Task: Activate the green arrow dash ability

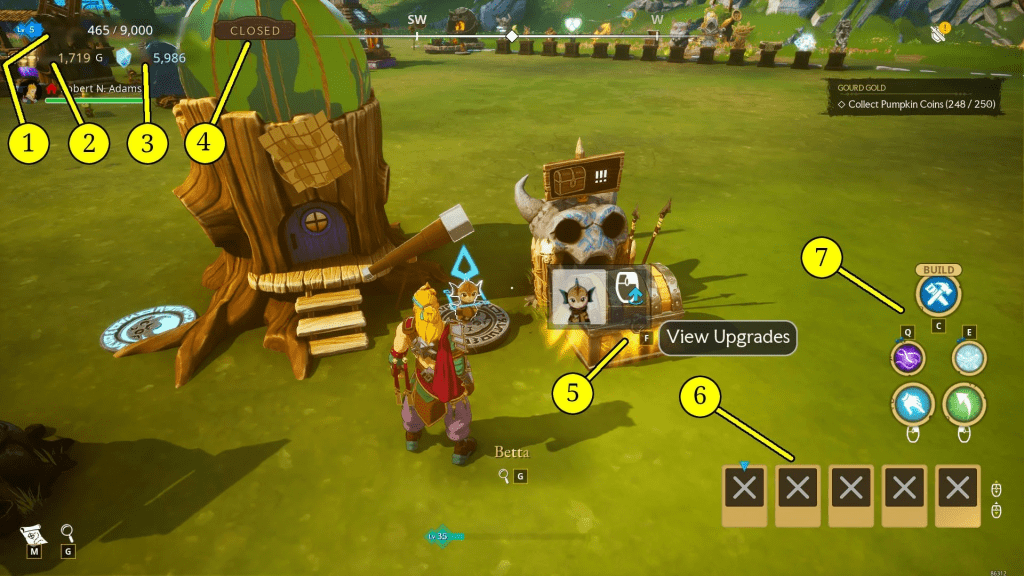Action: point(965,403)
